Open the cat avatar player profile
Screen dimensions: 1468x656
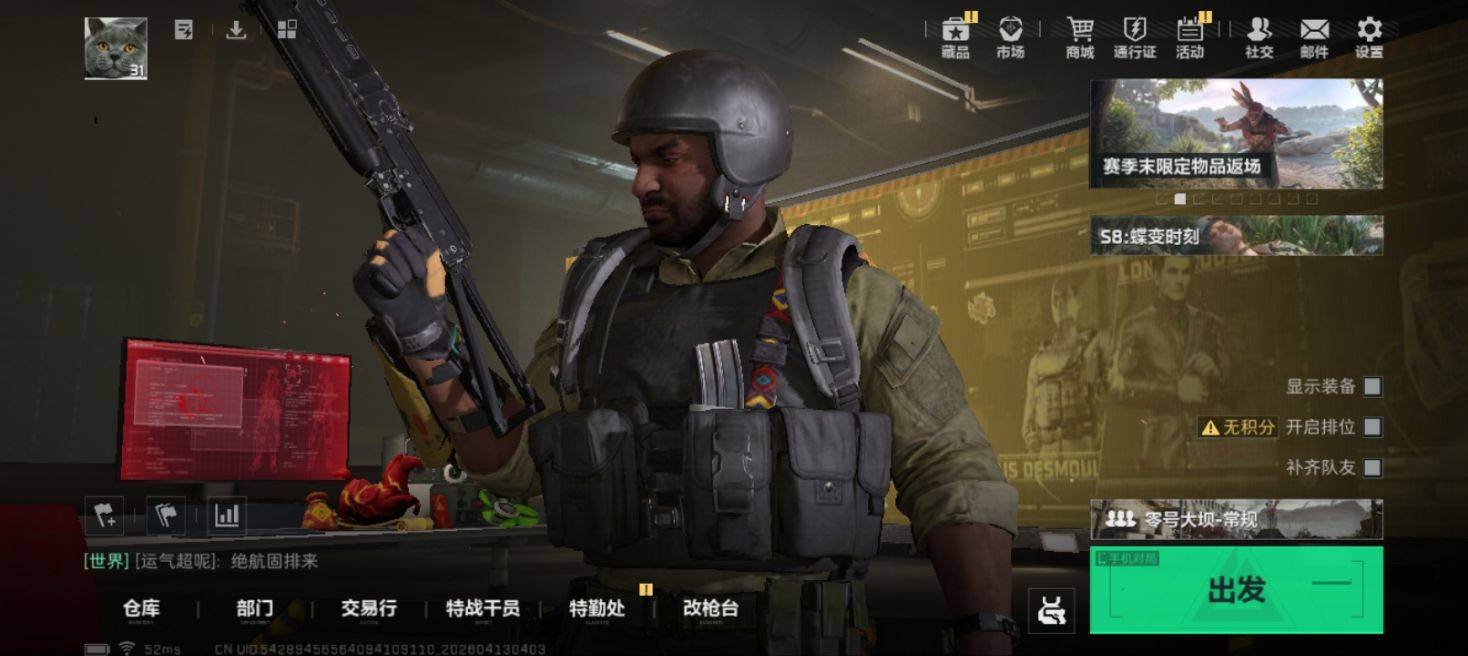coord(116,48)
